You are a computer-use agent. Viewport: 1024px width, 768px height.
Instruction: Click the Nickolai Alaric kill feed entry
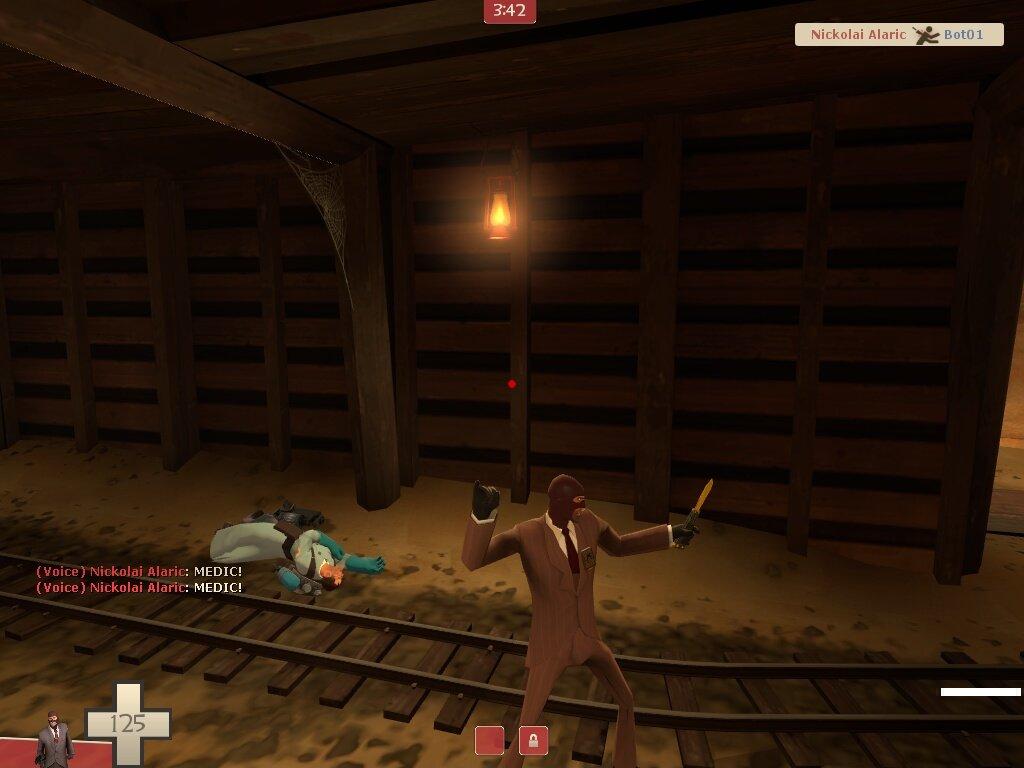[898, 35]
